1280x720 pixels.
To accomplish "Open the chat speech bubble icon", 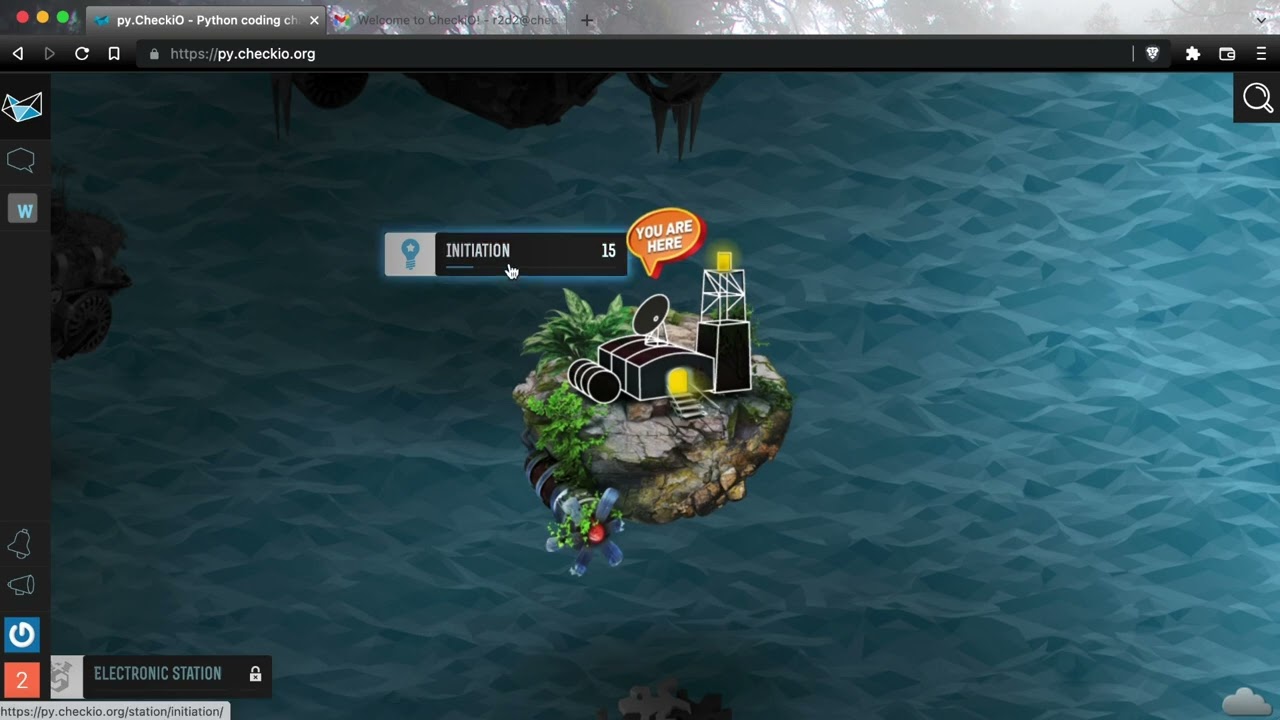I will click(21, 160).
